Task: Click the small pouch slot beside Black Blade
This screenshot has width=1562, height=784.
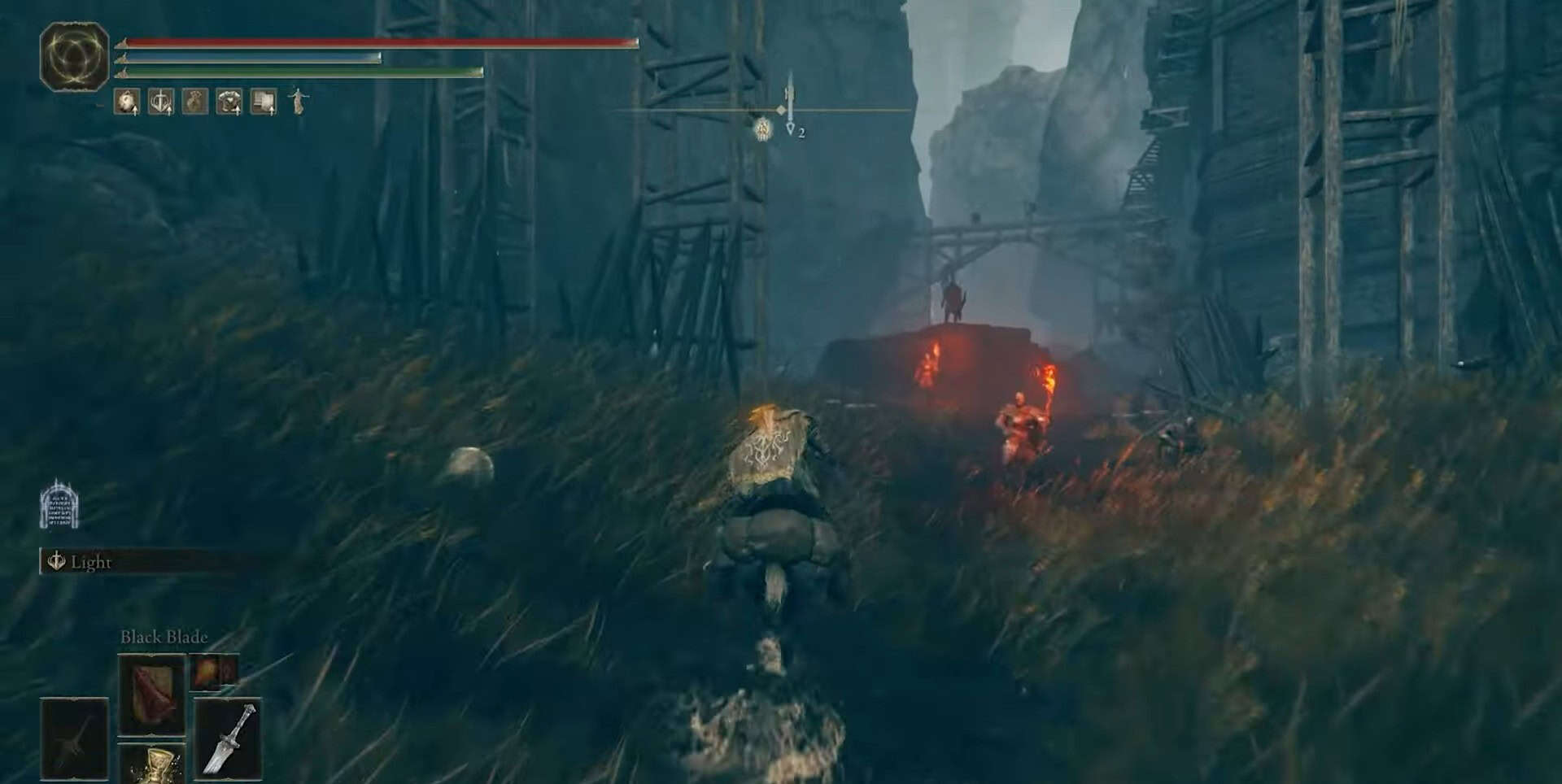Action: (215, 672)
